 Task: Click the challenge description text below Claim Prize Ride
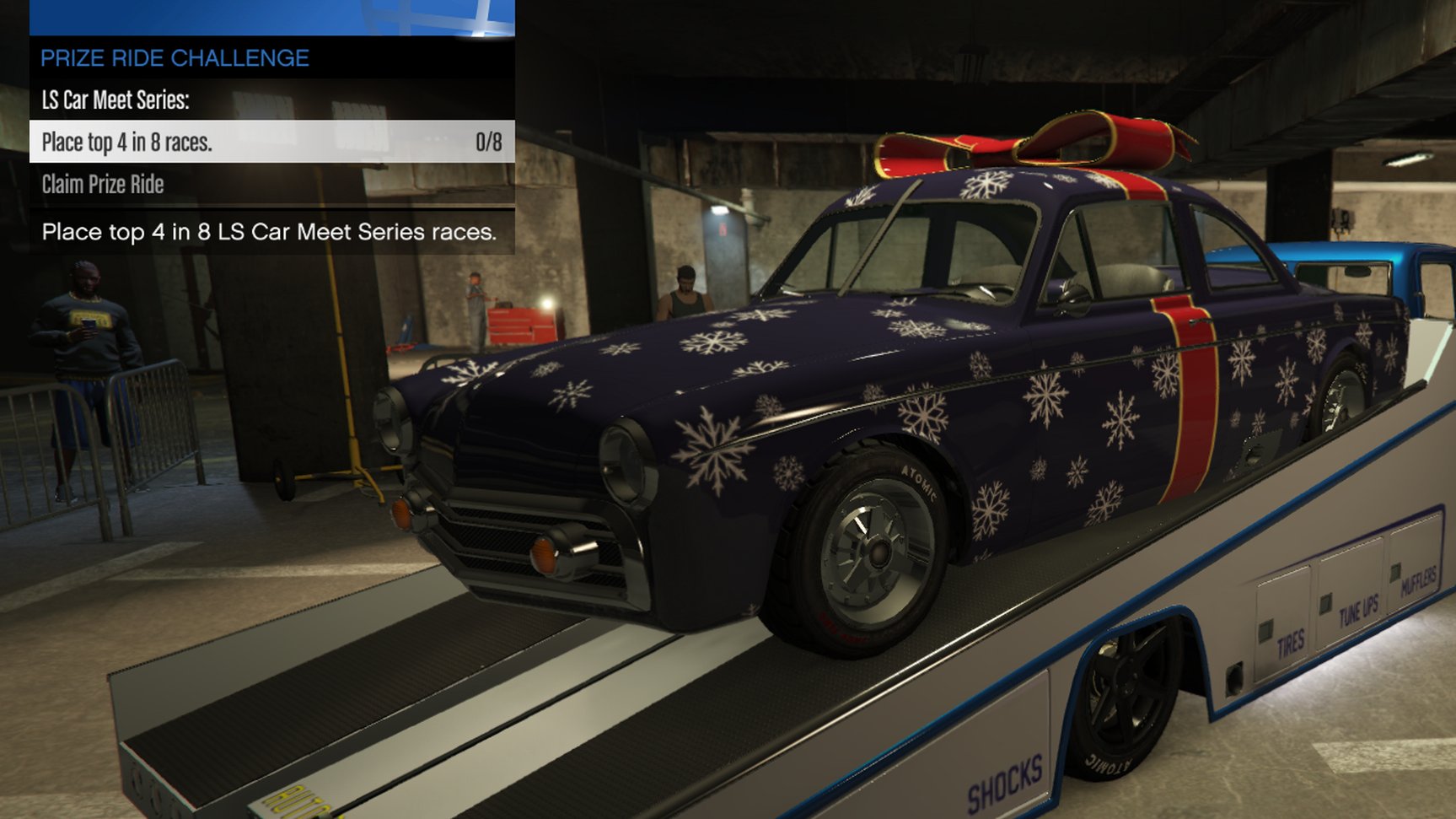[270, 233]
